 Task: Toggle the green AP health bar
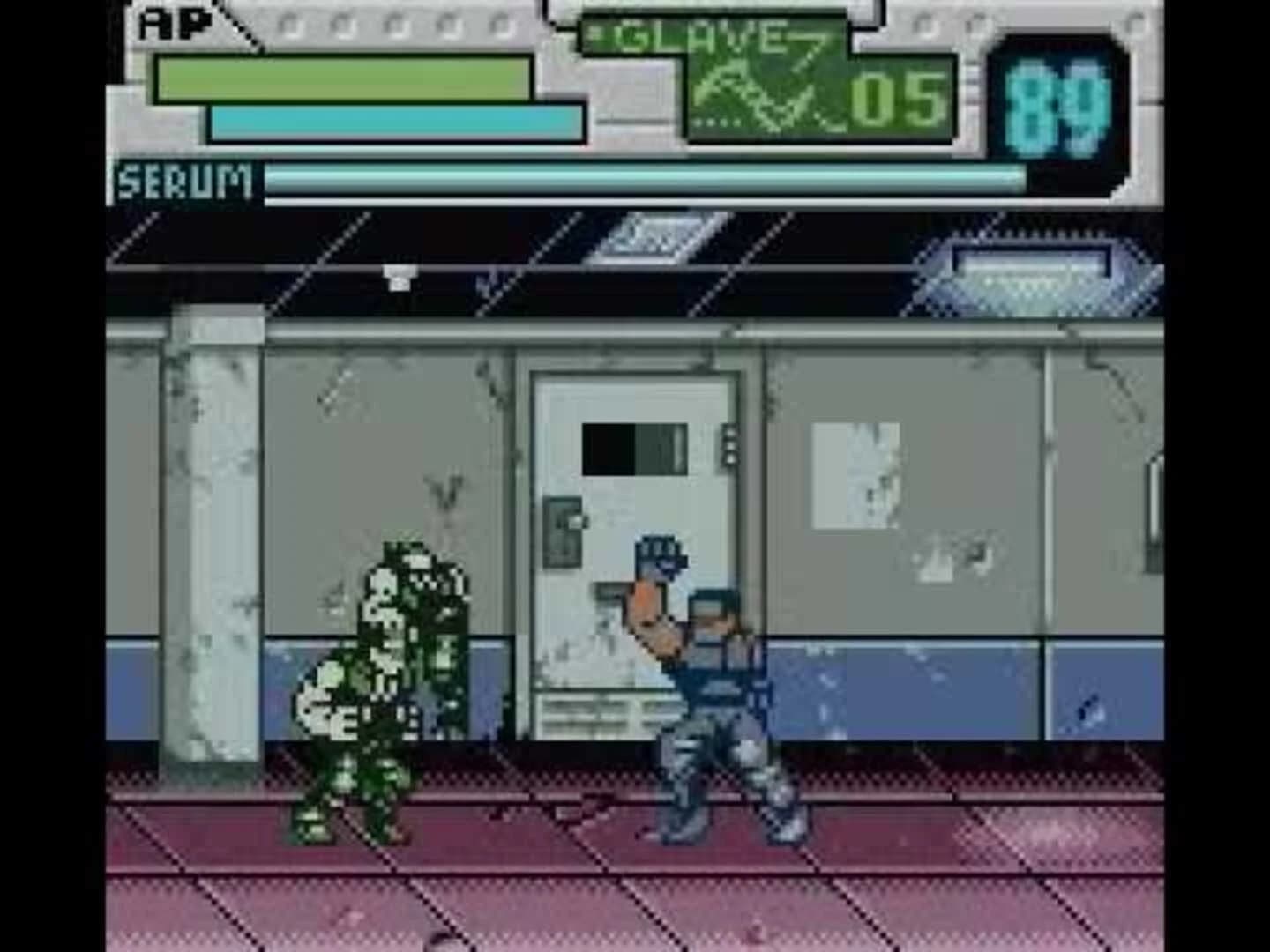point(344,79)
